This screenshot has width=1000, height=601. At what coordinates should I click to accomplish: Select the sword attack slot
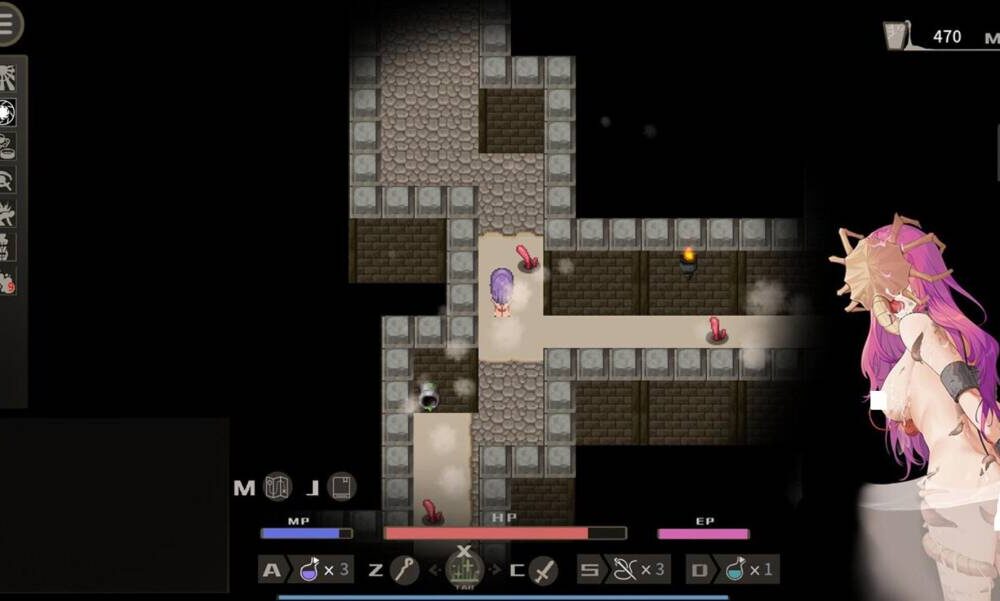pos(543,570)
